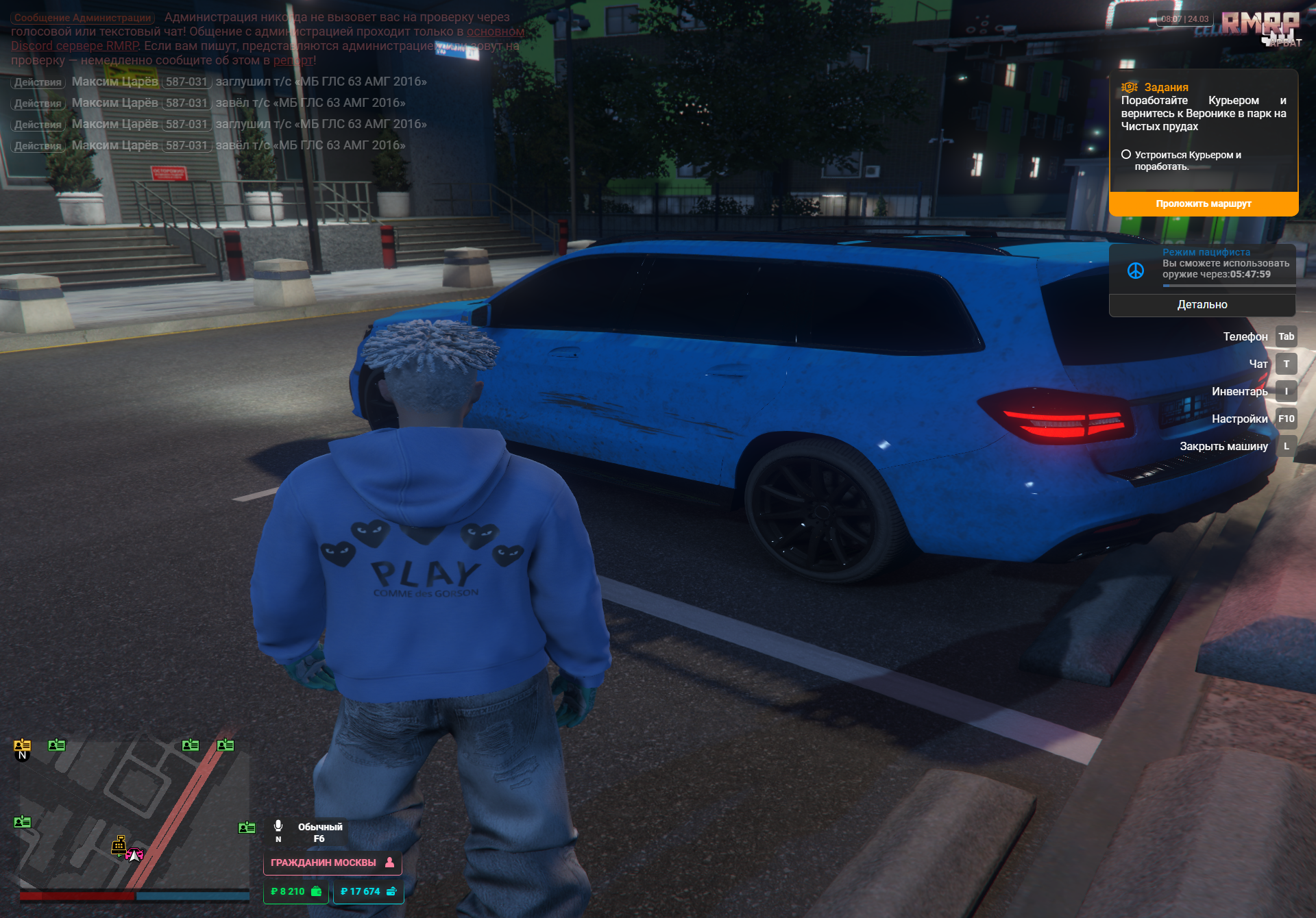Click the orange "Проложить маршрут" button
The width and height of the screenshot is (1316, 918).
pos(1203,203)
